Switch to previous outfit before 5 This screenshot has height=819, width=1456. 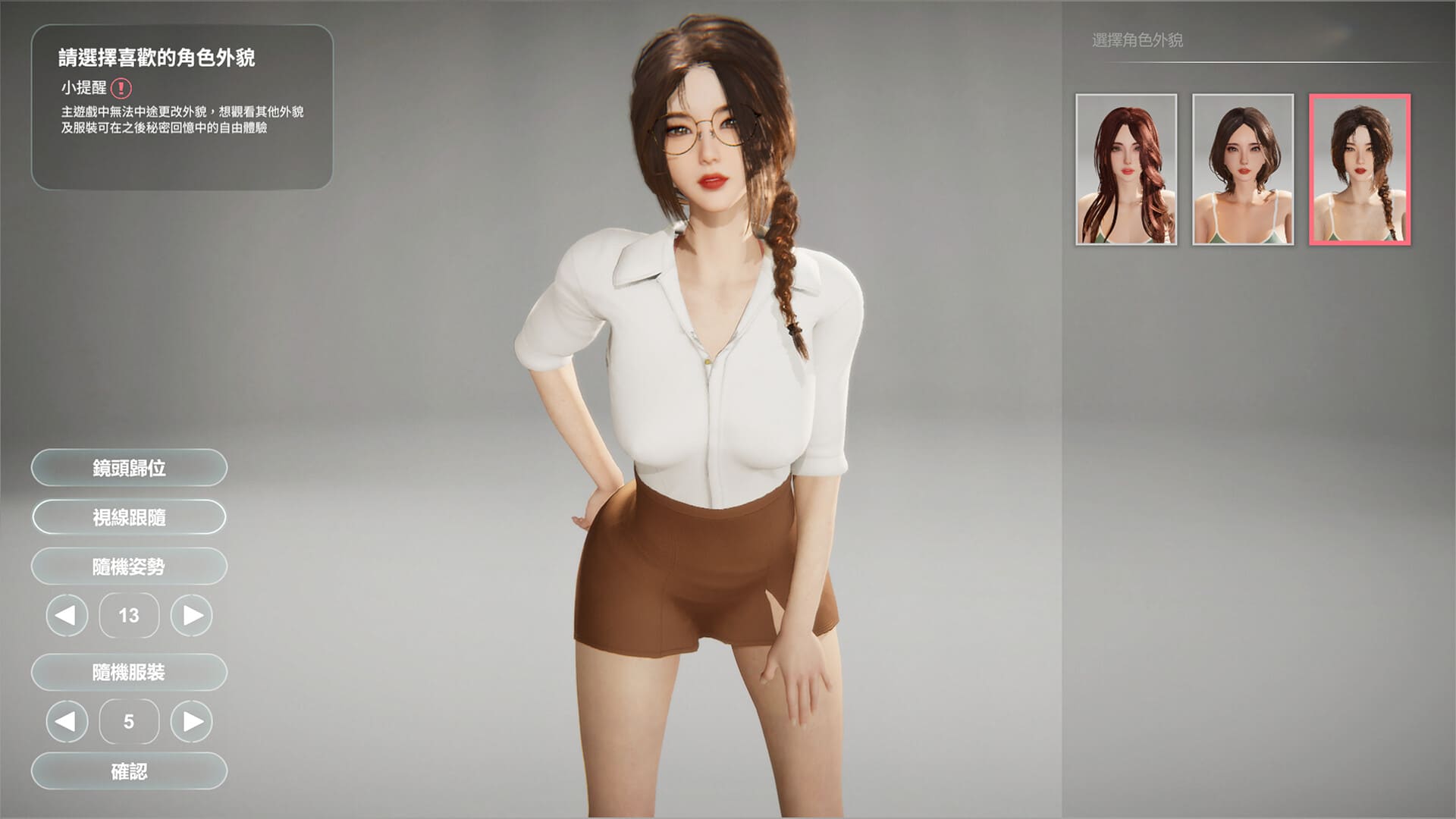tap(67, 721)
